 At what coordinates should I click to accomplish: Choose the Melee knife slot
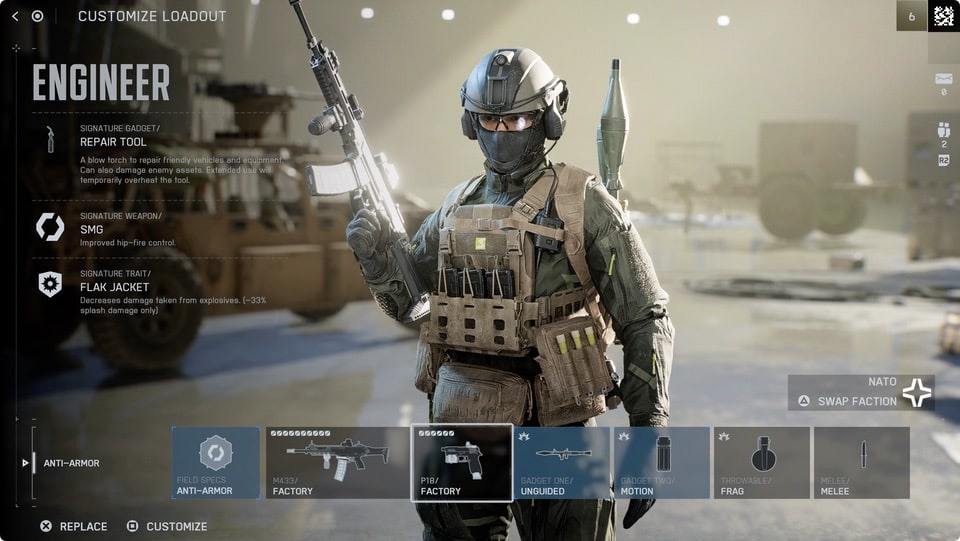(861, 463)
